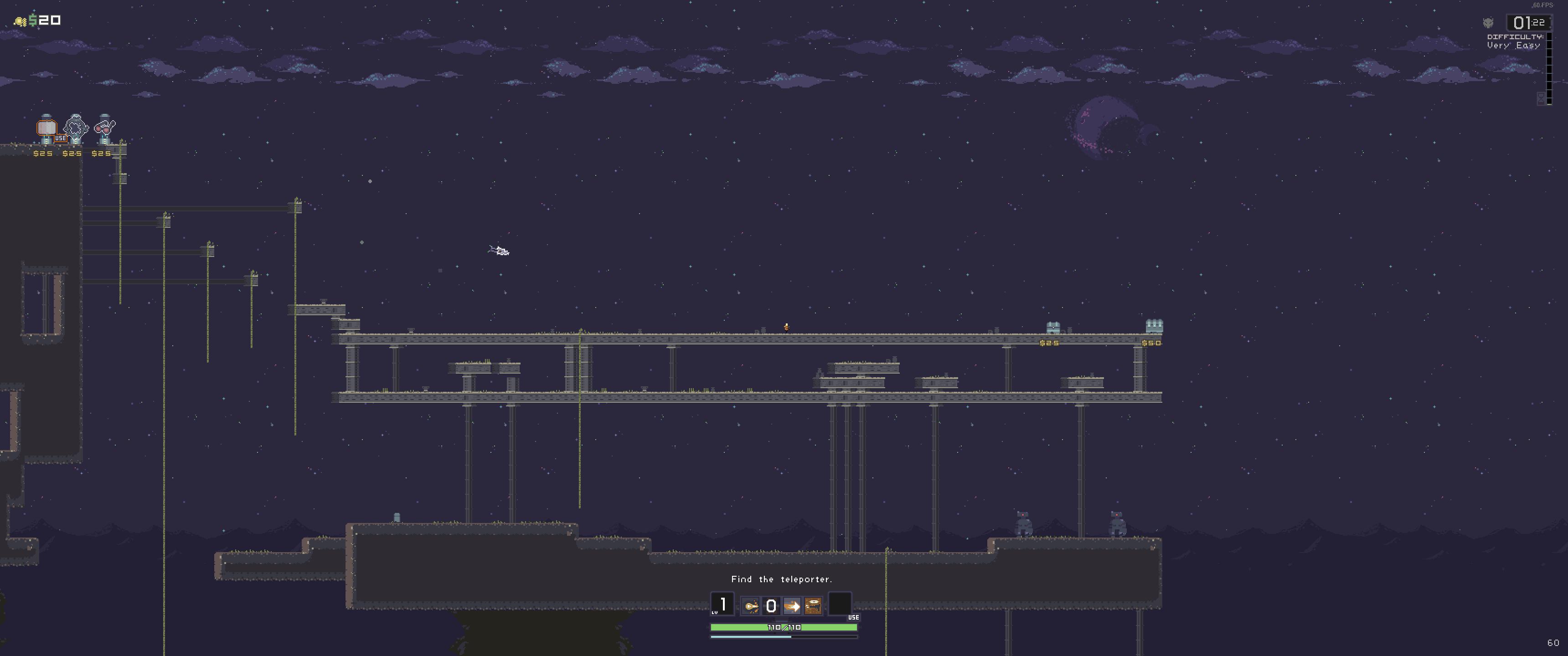
Task: Activate the Double Tap primary skill icon
Action: [751, 606]
